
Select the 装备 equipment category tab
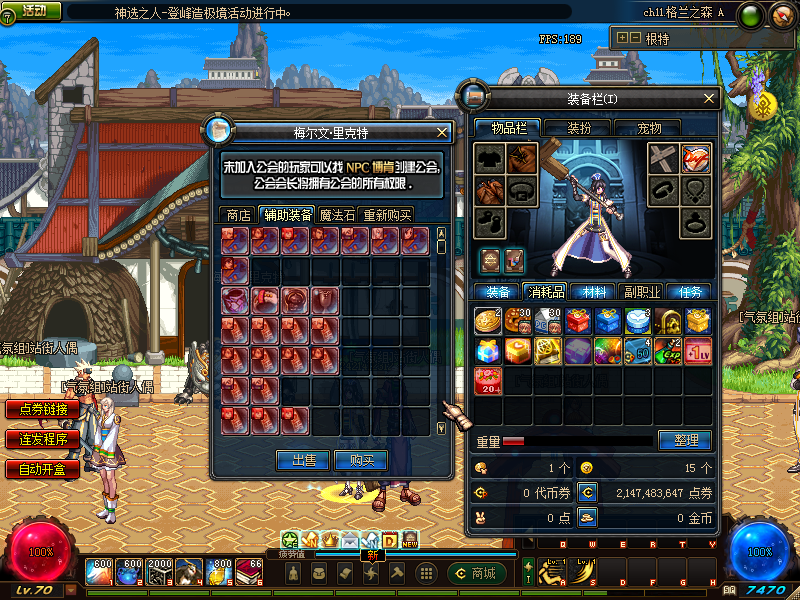pos(498,292)
